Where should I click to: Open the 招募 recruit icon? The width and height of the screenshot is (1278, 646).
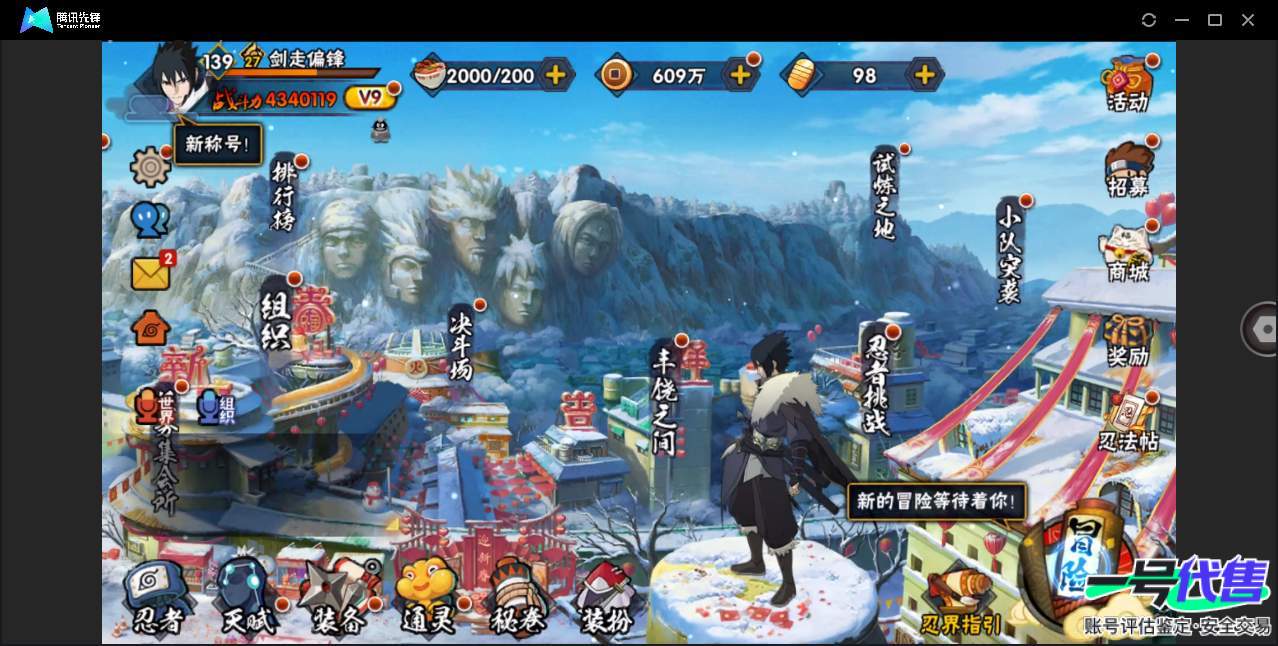[x=1128, y=168]
